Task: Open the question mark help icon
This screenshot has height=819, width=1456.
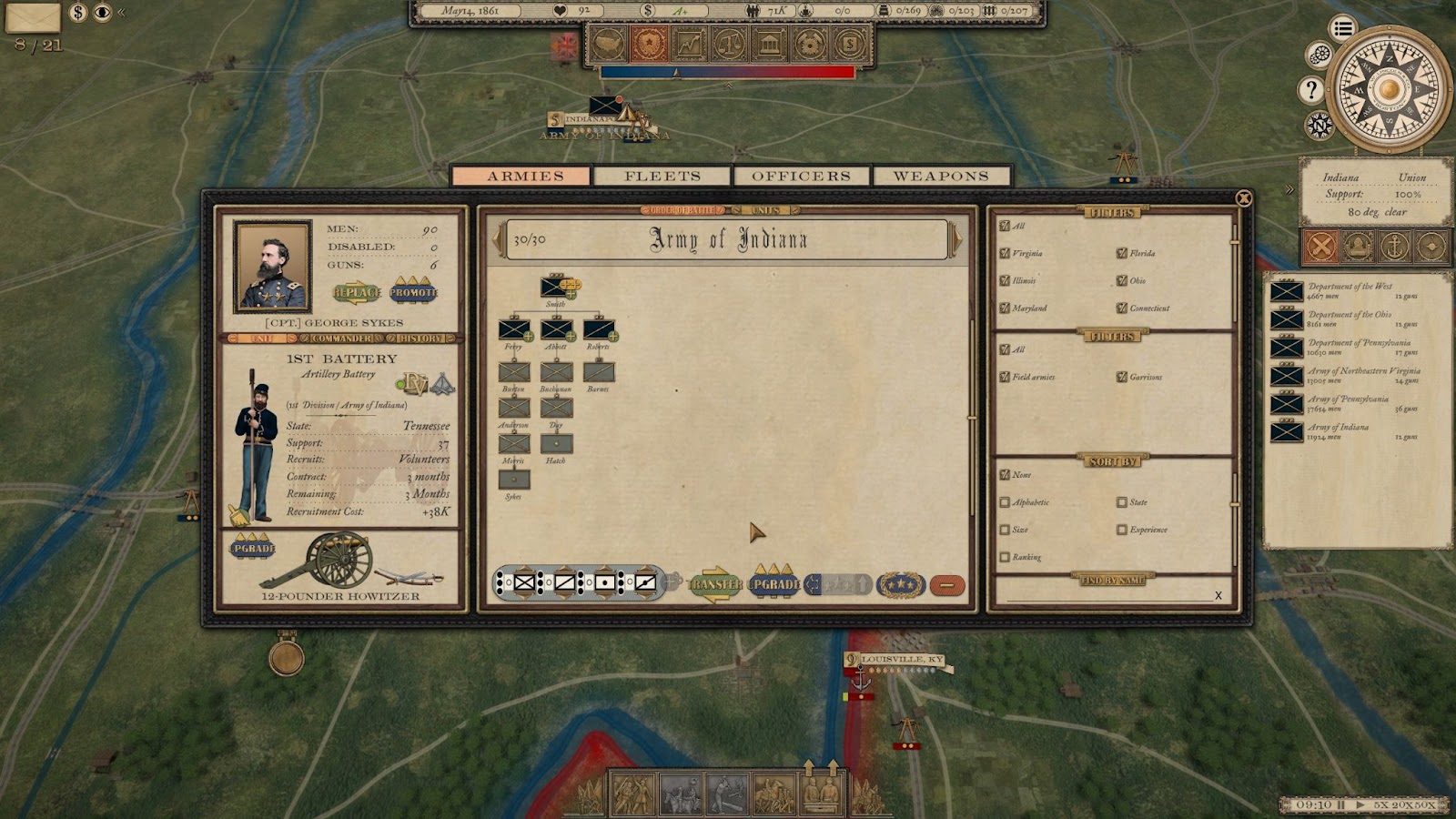Action: (x=1310, y=90)
